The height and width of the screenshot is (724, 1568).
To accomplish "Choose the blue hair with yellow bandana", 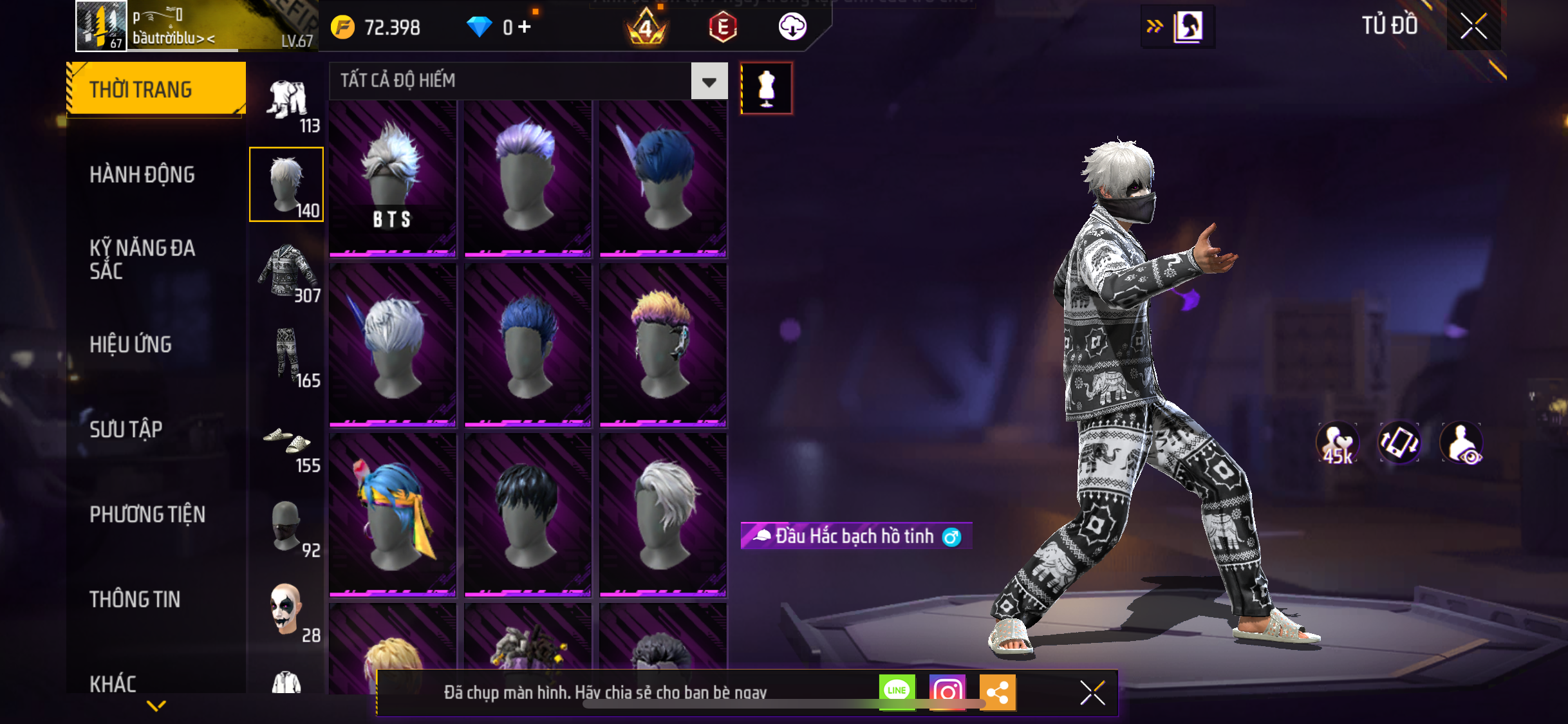I will point(392,514).
